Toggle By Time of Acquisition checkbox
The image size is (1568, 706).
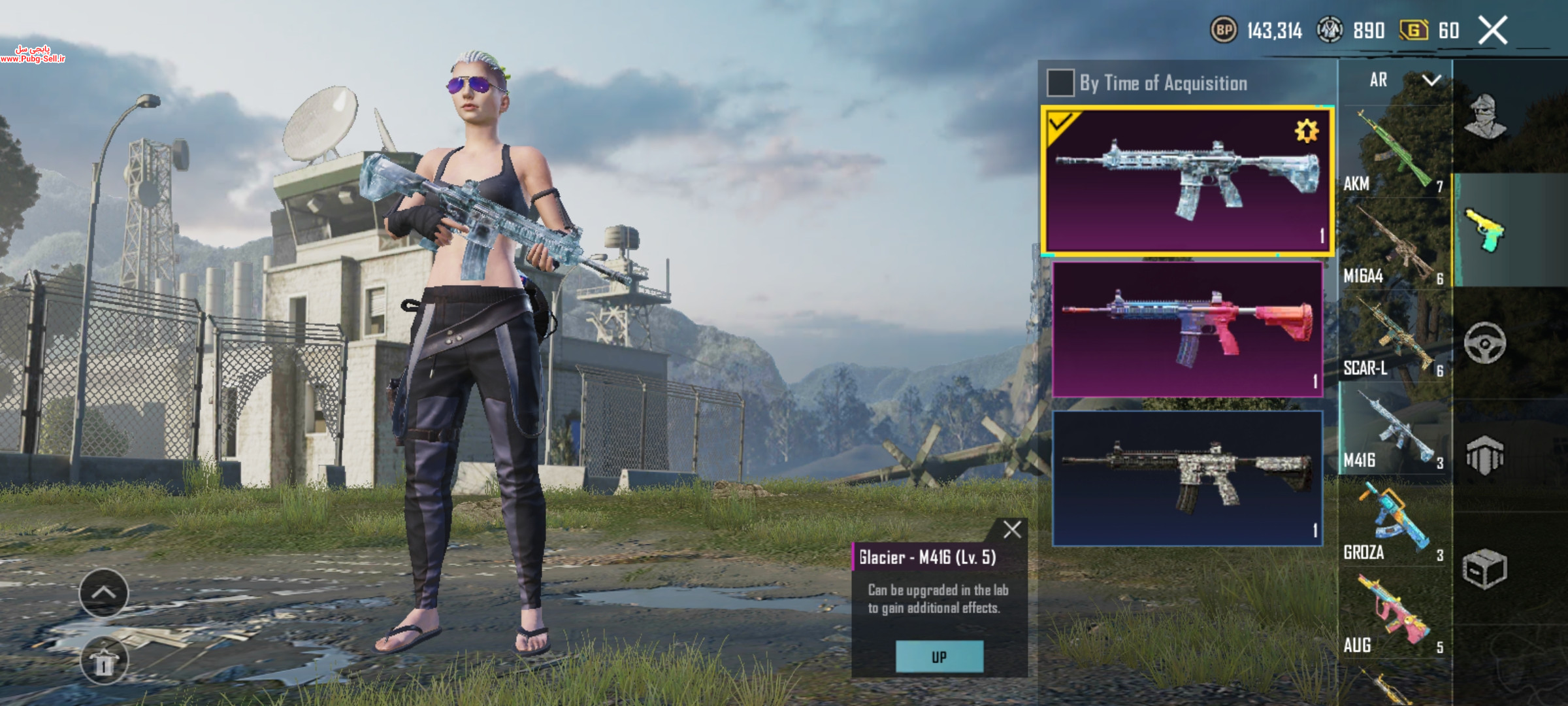(x=1060, y=83)
